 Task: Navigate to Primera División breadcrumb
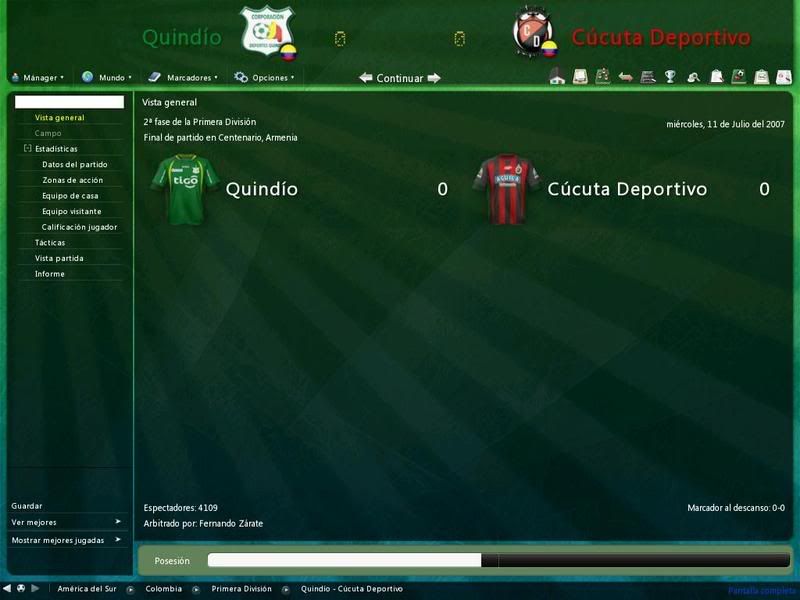click(x=241, y=589)
